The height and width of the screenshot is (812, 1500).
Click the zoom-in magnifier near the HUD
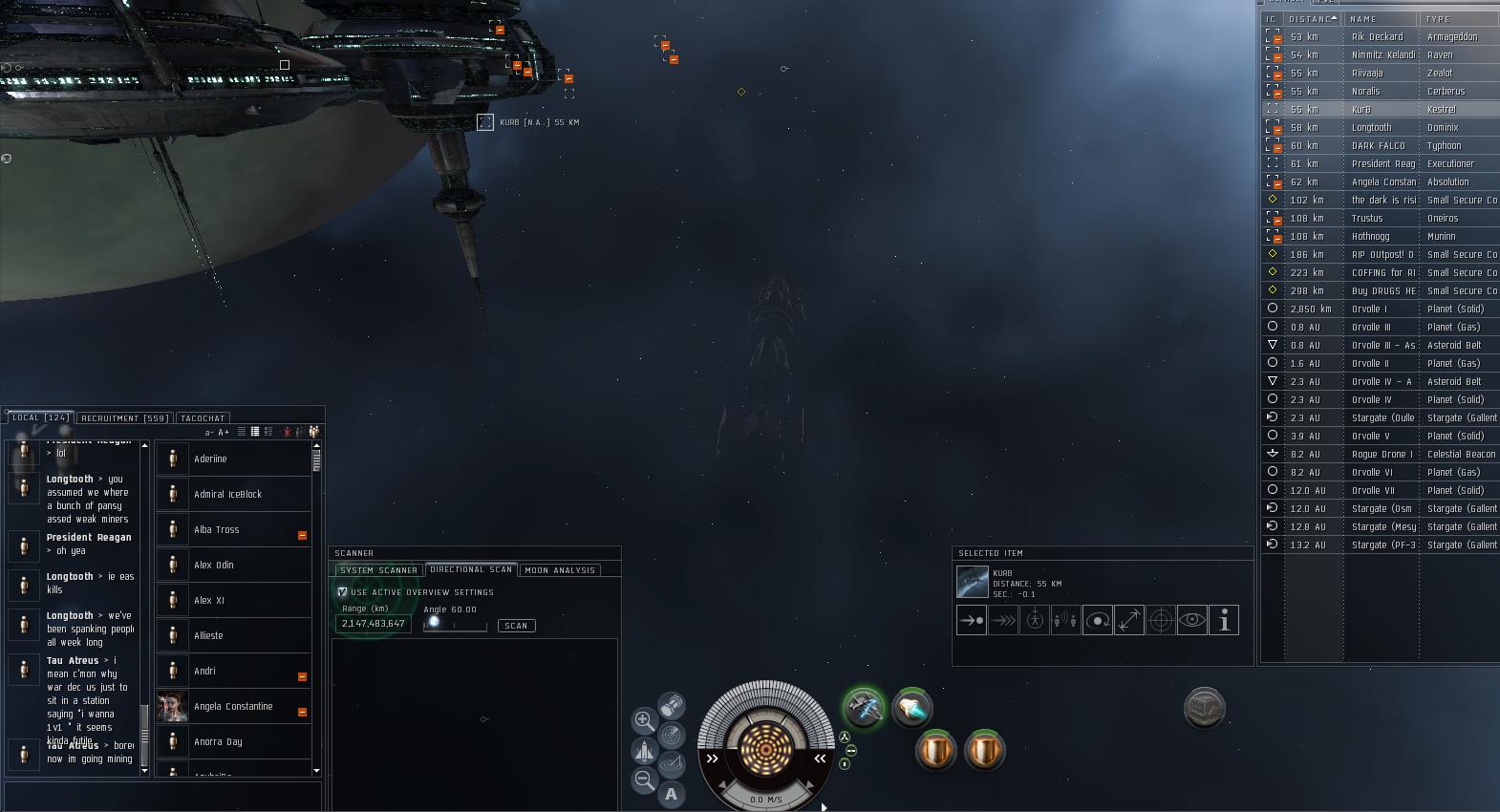(x=644, y=719)
